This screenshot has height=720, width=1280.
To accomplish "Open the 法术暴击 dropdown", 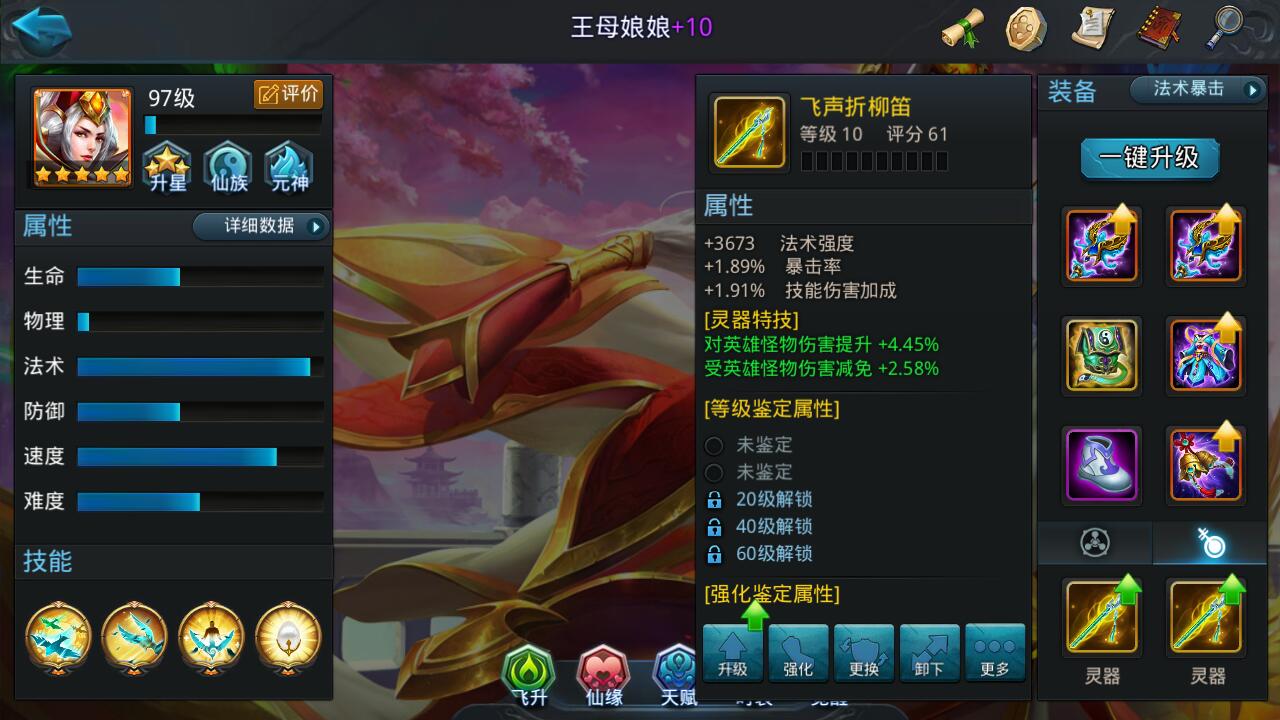I will tap(1195, 89).
